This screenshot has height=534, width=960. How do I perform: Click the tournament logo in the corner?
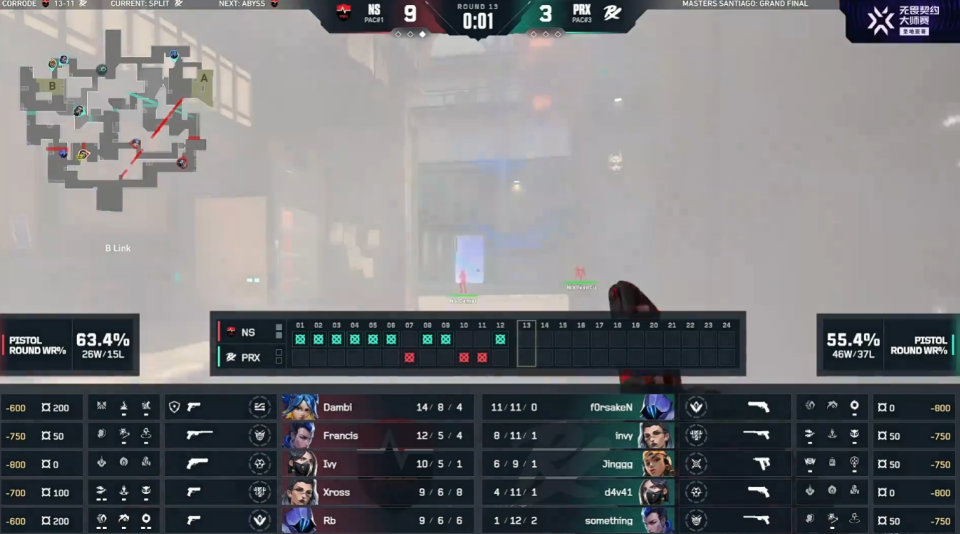(x=902, y=21)
